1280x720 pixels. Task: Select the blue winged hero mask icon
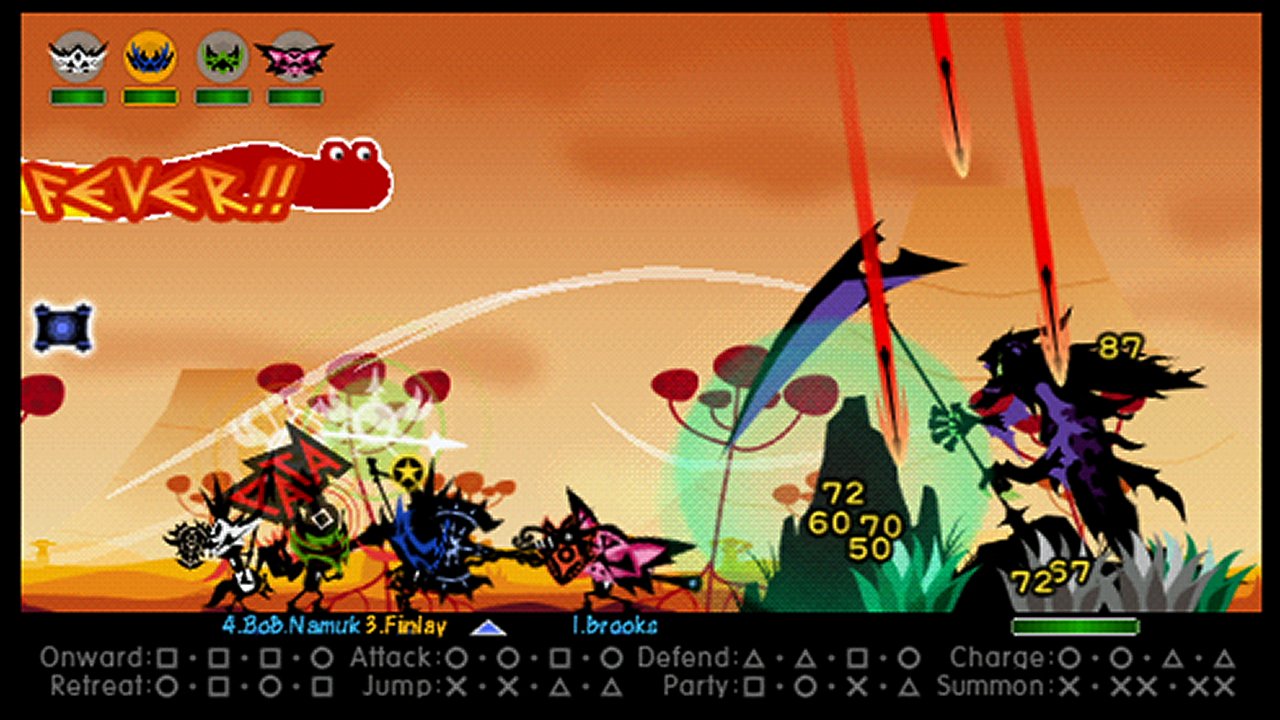150,57
